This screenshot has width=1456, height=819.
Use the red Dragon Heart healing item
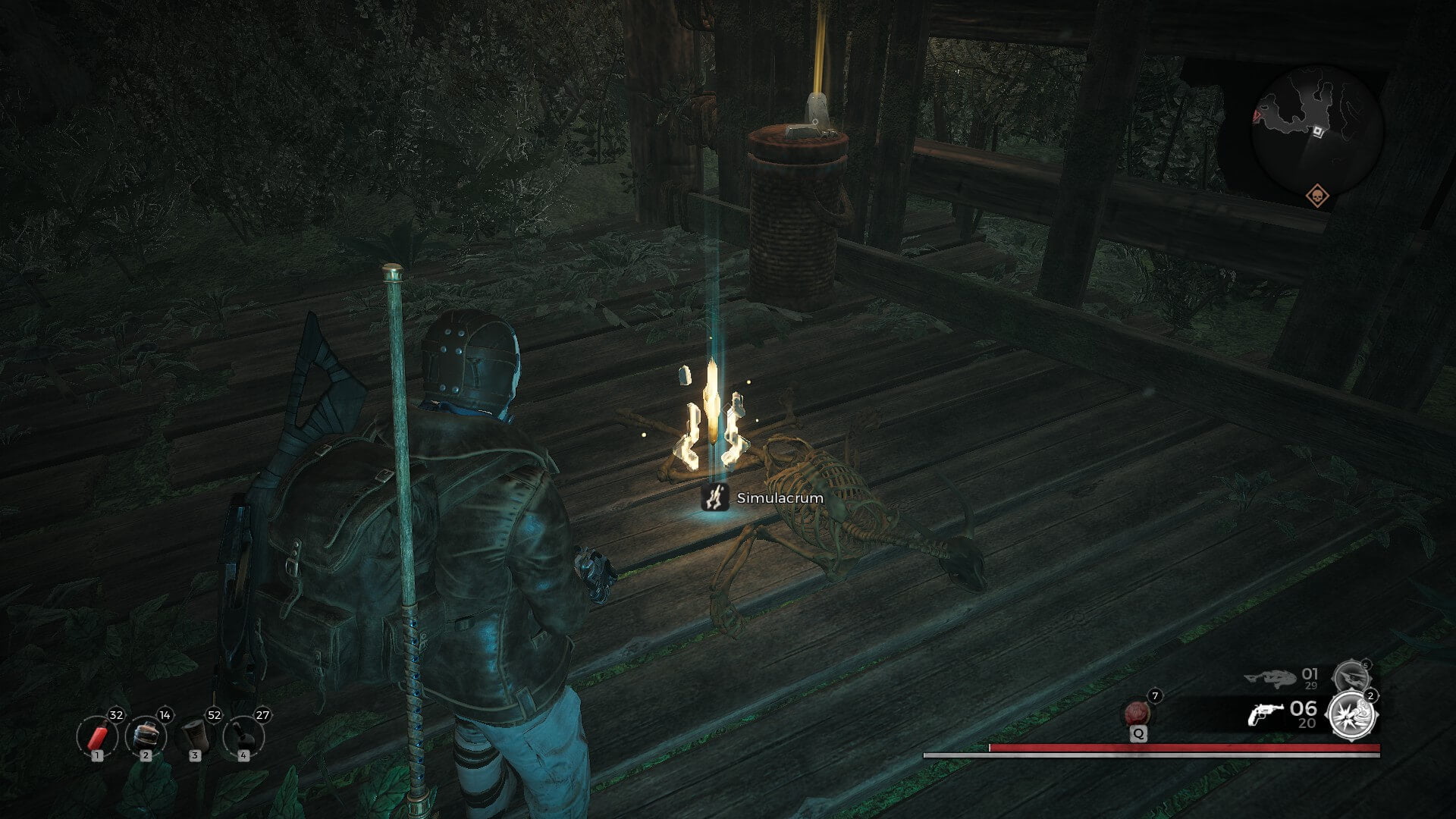(1137, 714)
